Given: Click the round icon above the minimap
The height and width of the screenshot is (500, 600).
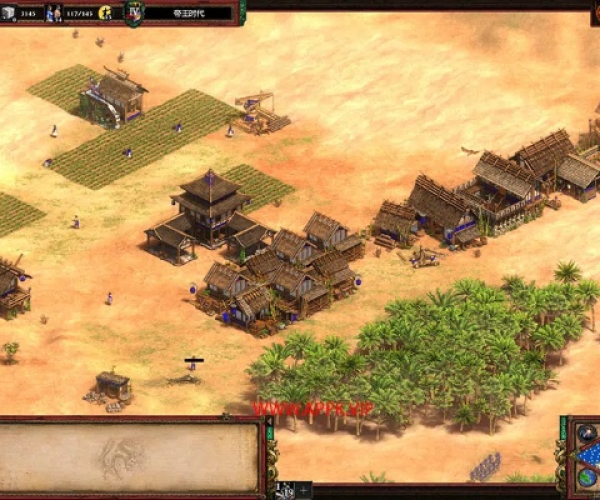Looking at the screenshot, I should tap(586, 432).
